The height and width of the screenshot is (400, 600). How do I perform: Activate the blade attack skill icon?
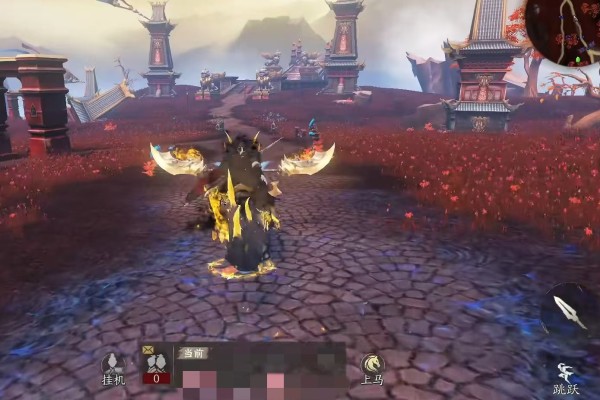click(568, 309)
